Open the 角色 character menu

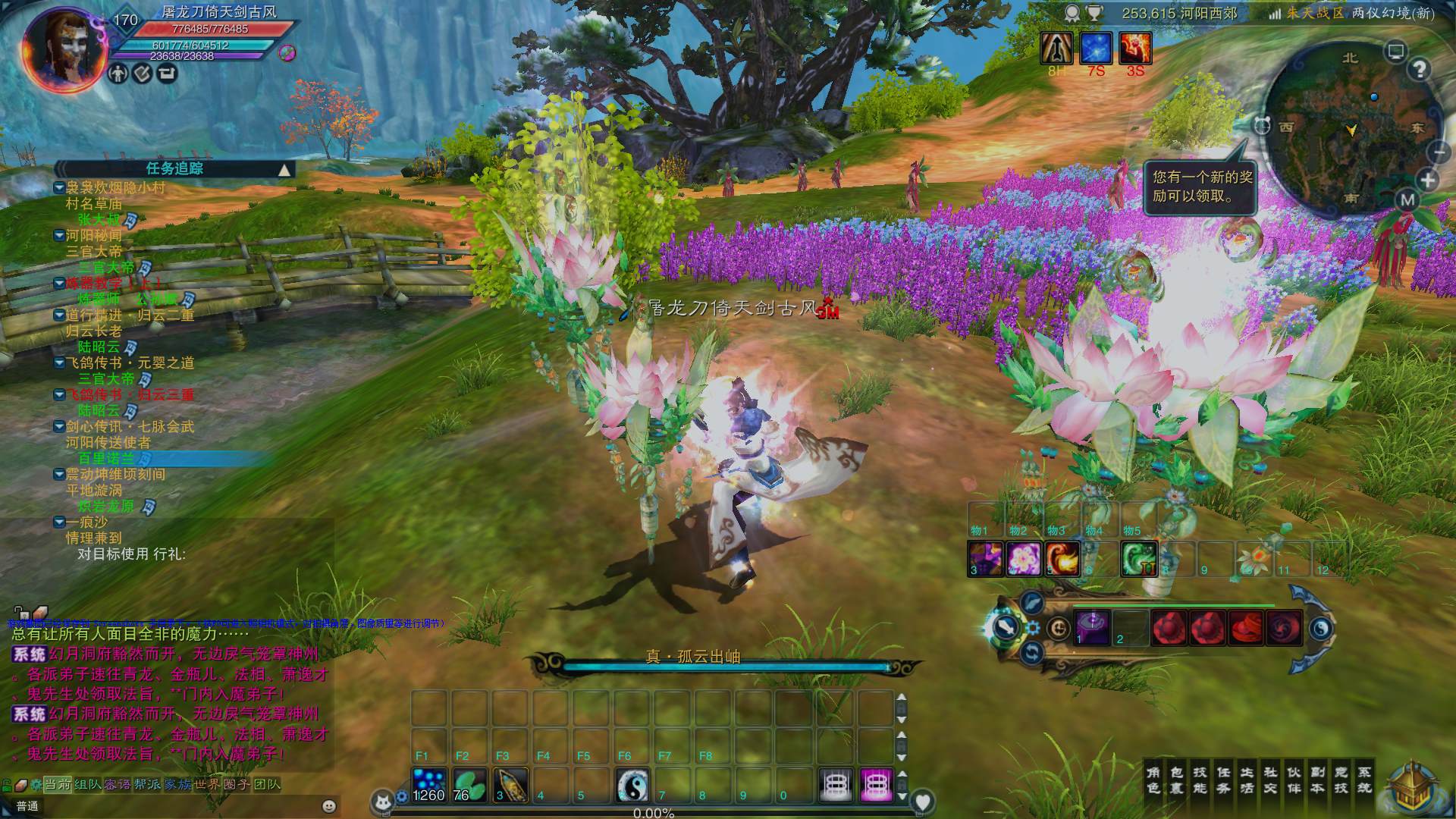[1153, 780]
